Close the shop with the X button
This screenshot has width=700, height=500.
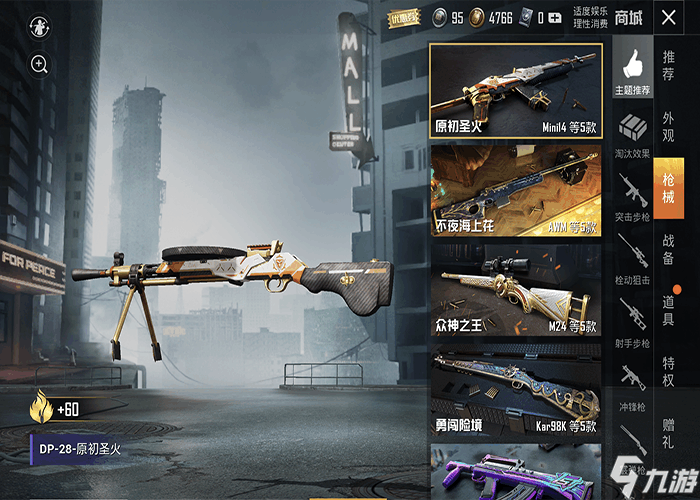coord(668,17)
